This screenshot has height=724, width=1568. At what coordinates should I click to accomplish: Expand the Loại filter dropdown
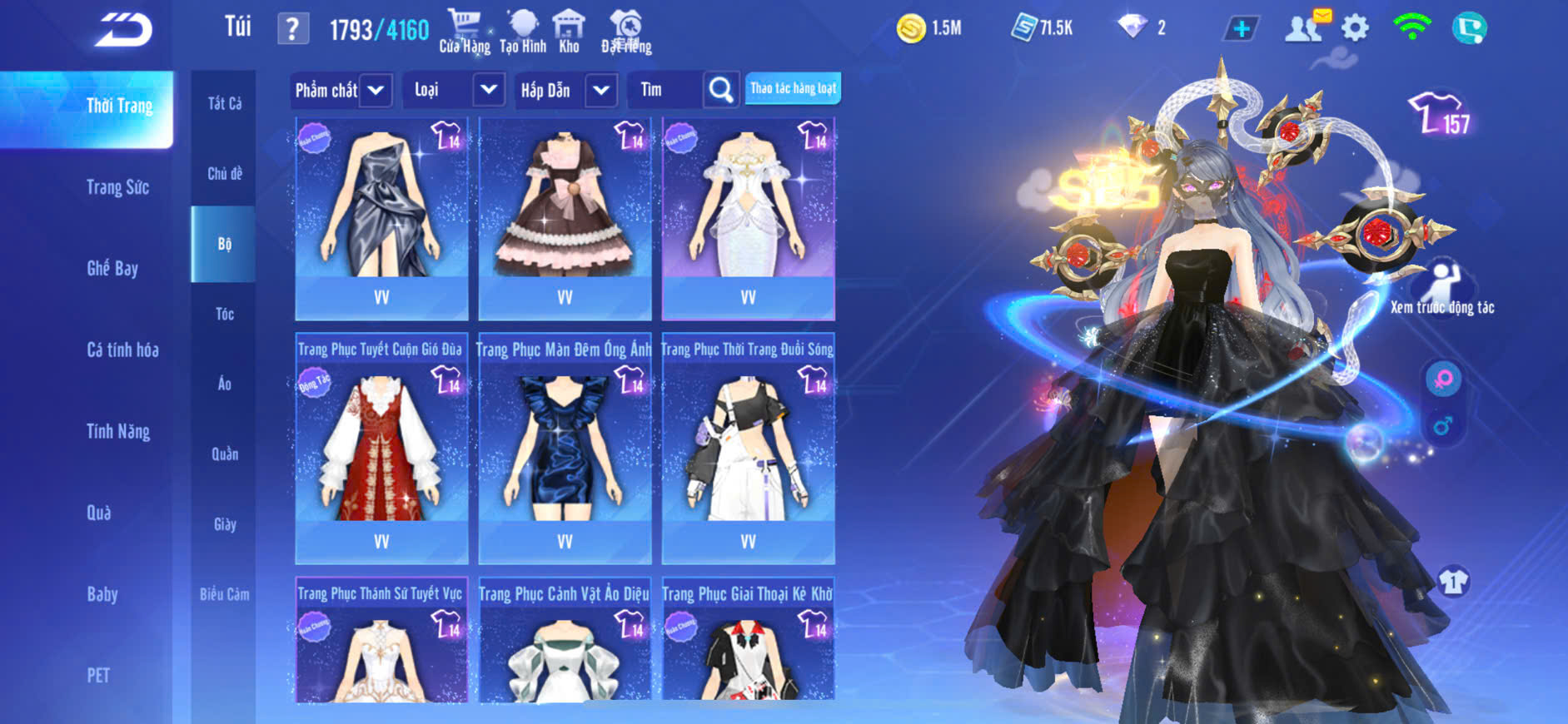coord(489,89)
